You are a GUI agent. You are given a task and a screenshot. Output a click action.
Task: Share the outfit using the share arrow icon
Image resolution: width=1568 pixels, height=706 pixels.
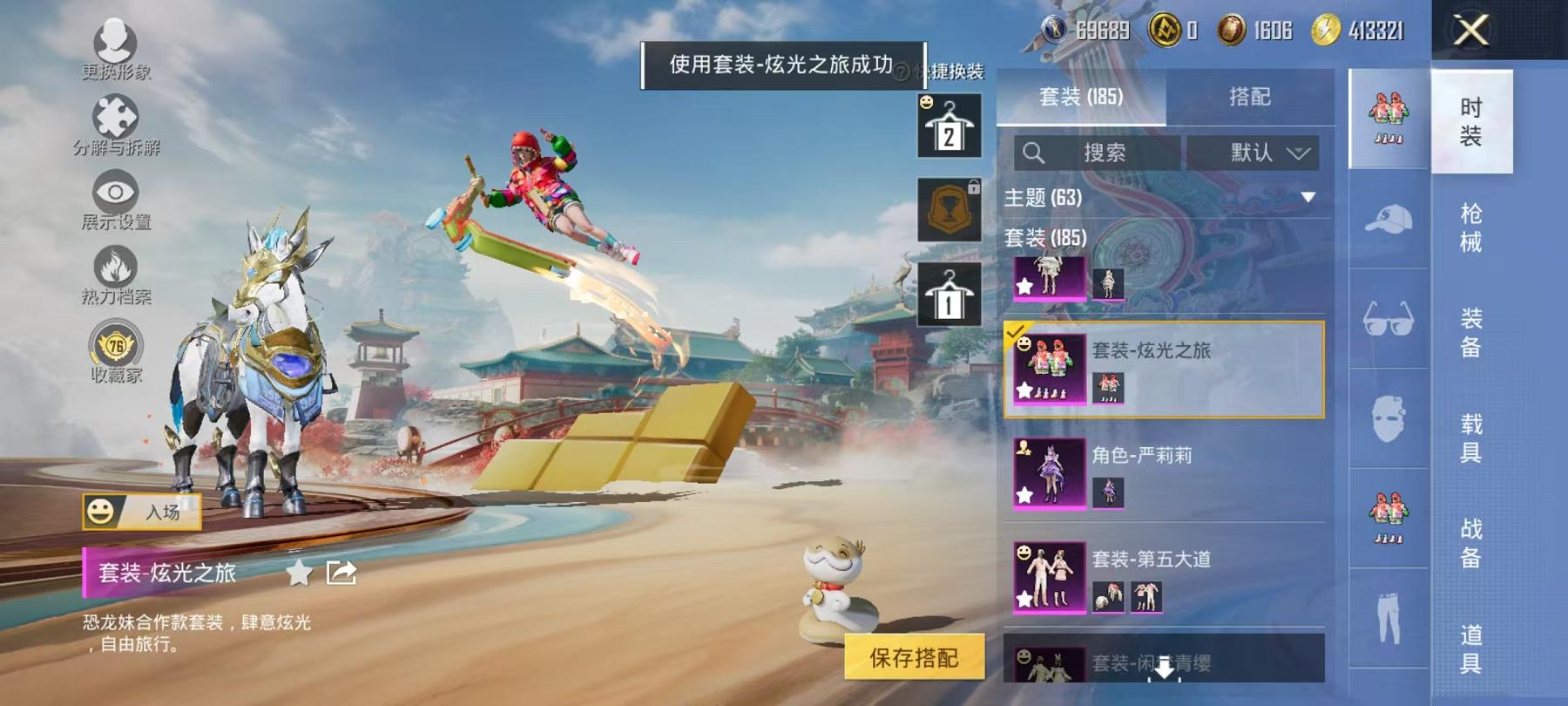[x=340, y=571]
